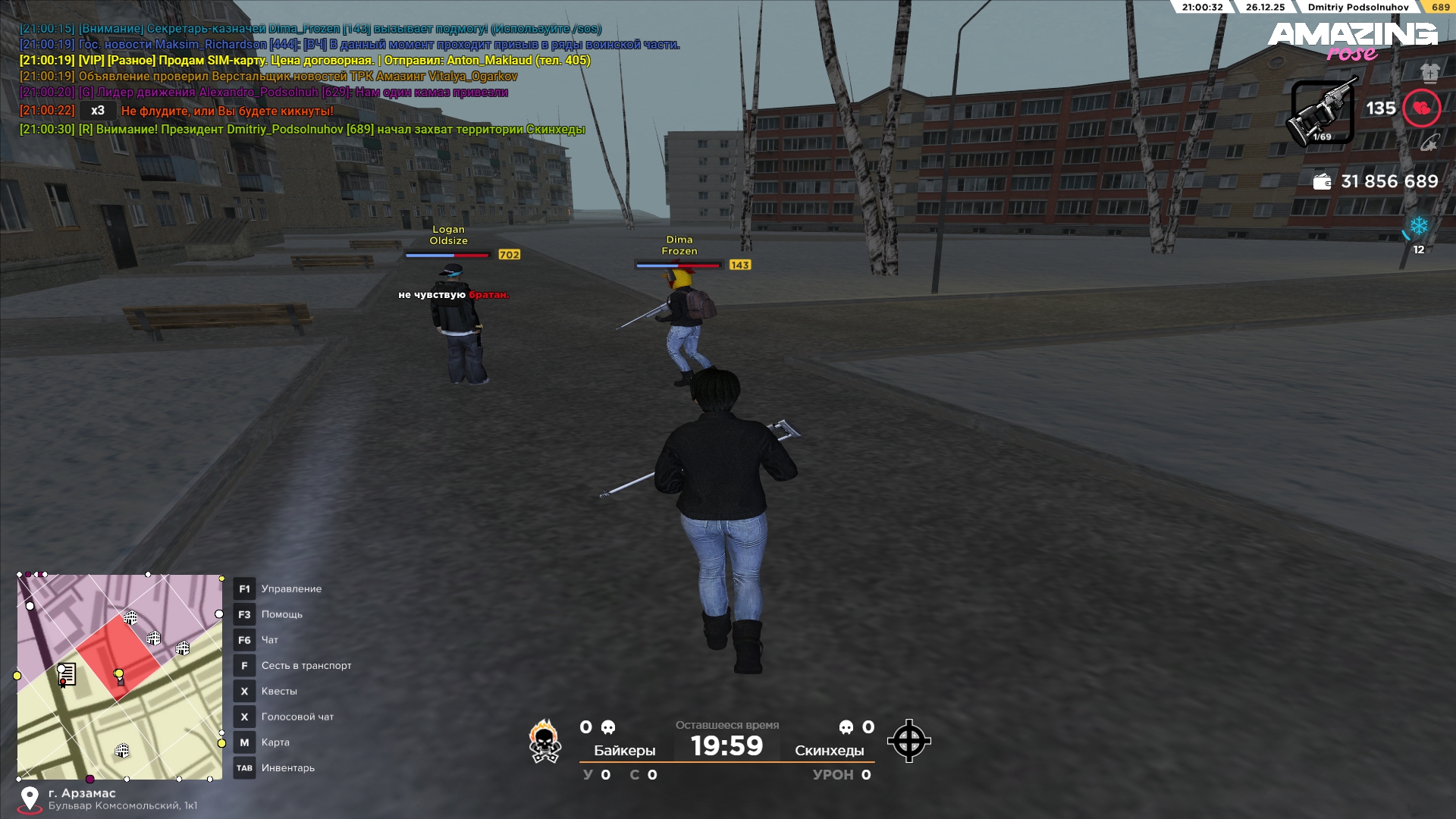Click the red heart health icon

click(x=1421, y=108)
